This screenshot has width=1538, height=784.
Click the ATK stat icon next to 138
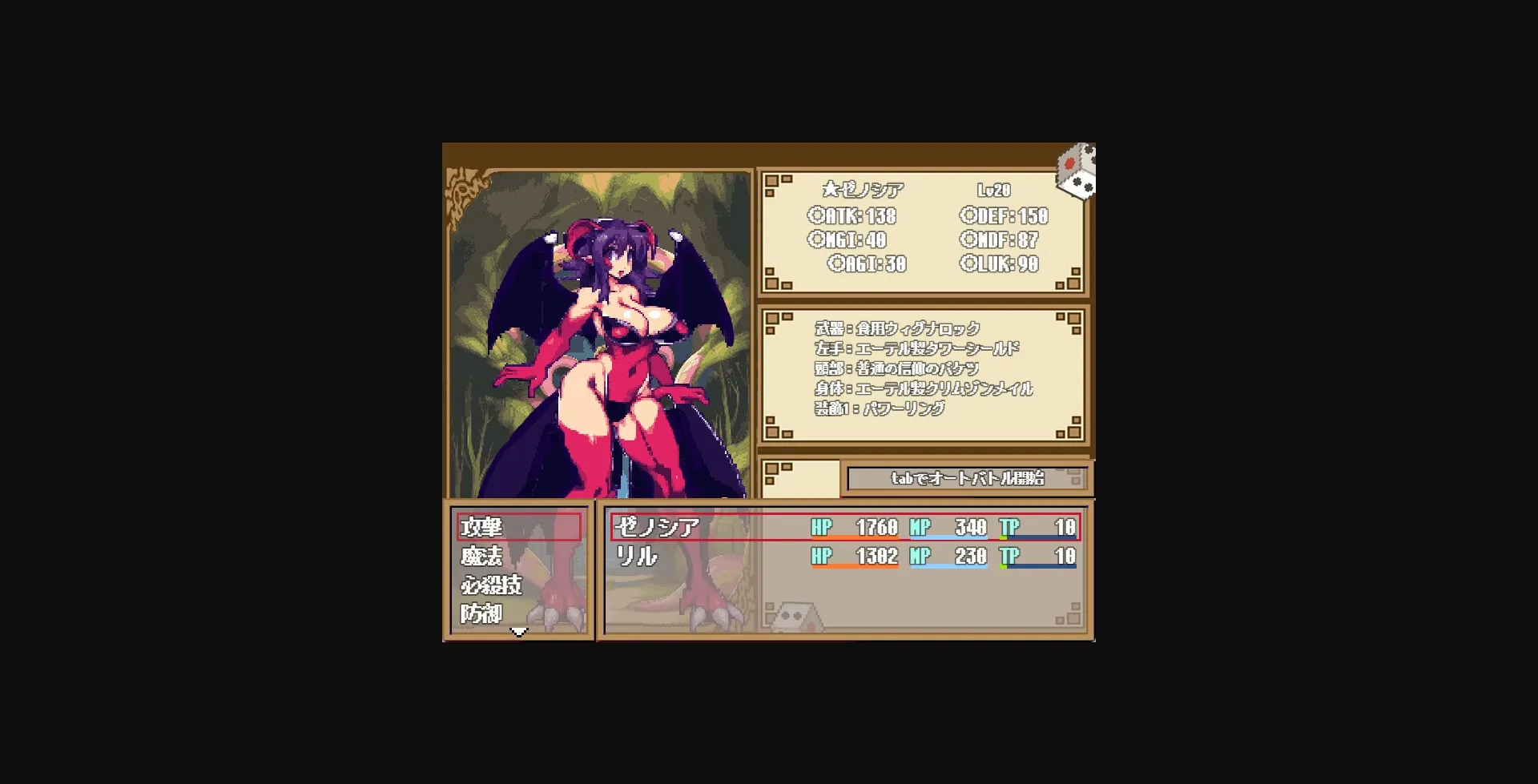pos(815,215)
